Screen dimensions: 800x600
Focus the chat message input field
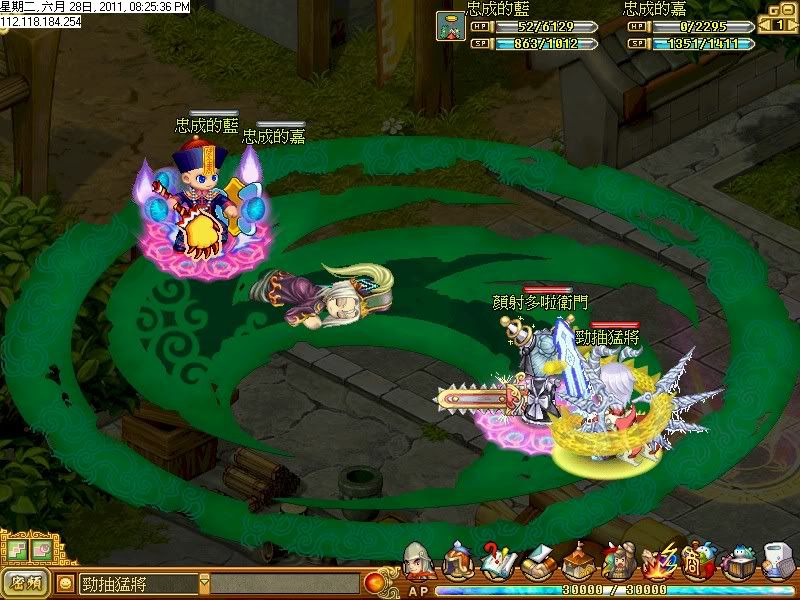(285, 582)
